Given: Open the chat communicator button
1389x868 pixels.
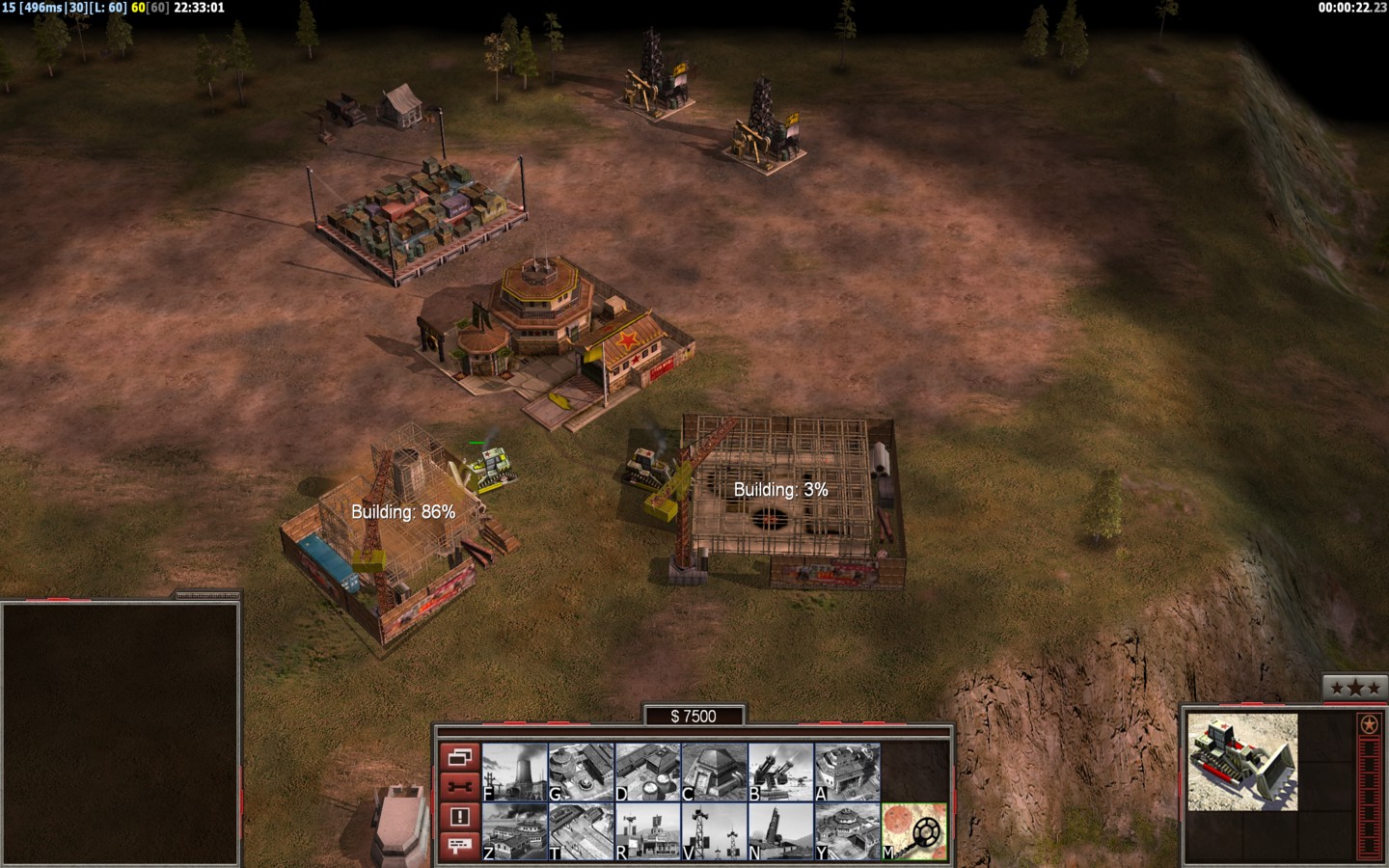Looking at the screenshot, I should pyautogui.click(x=459, y=846).
